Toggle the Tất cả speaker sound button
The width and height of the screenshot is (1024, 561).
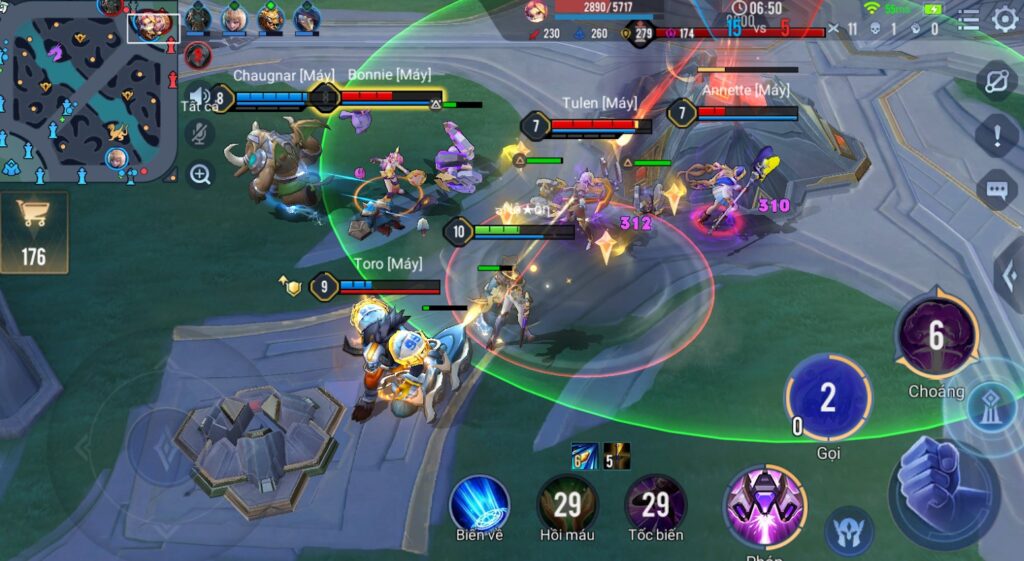(x=200, y=97)
